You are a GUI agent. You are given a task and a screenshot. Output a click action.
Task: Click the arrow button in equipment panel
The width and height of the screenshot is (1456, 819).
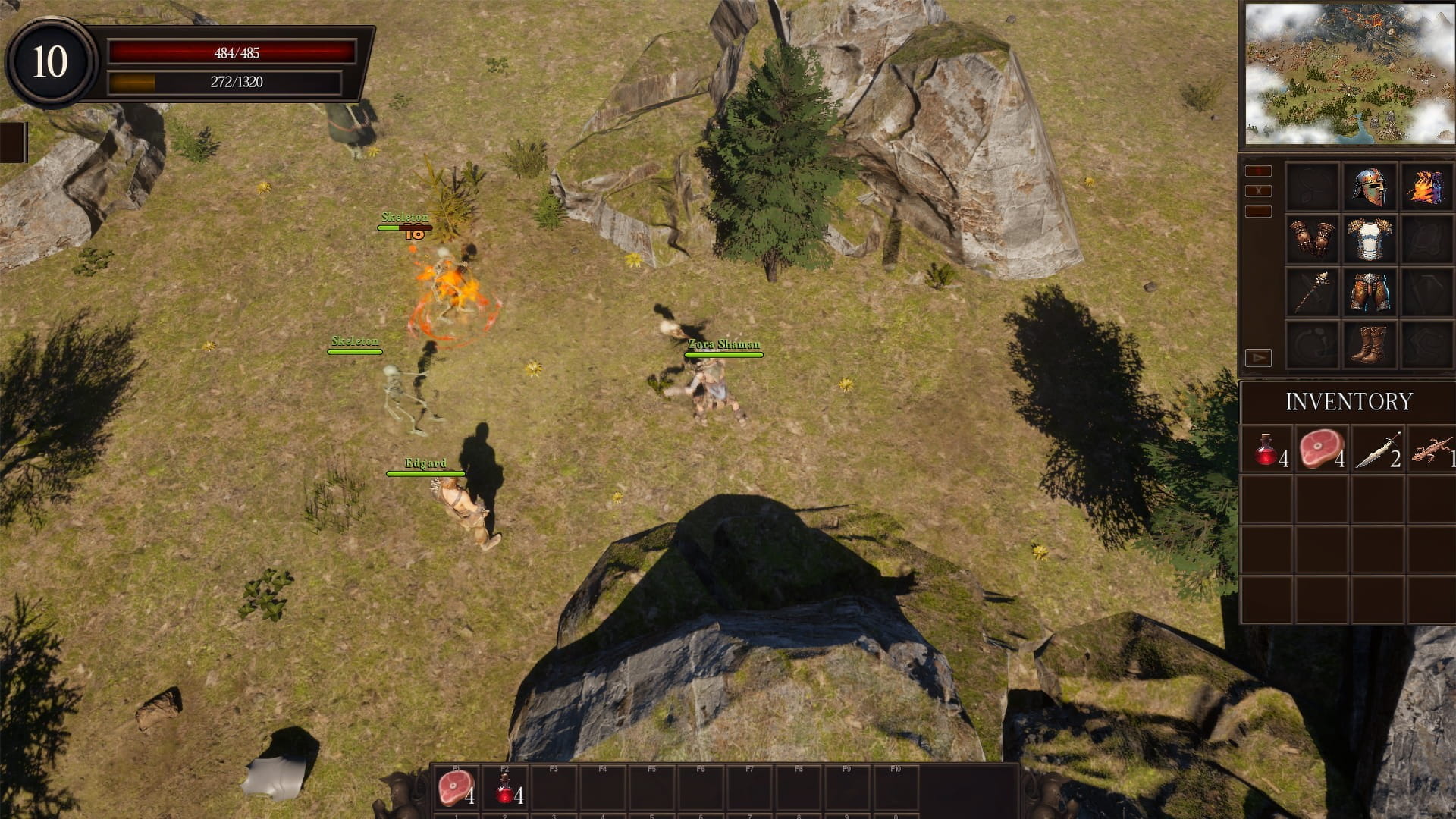pos(1258,357)
